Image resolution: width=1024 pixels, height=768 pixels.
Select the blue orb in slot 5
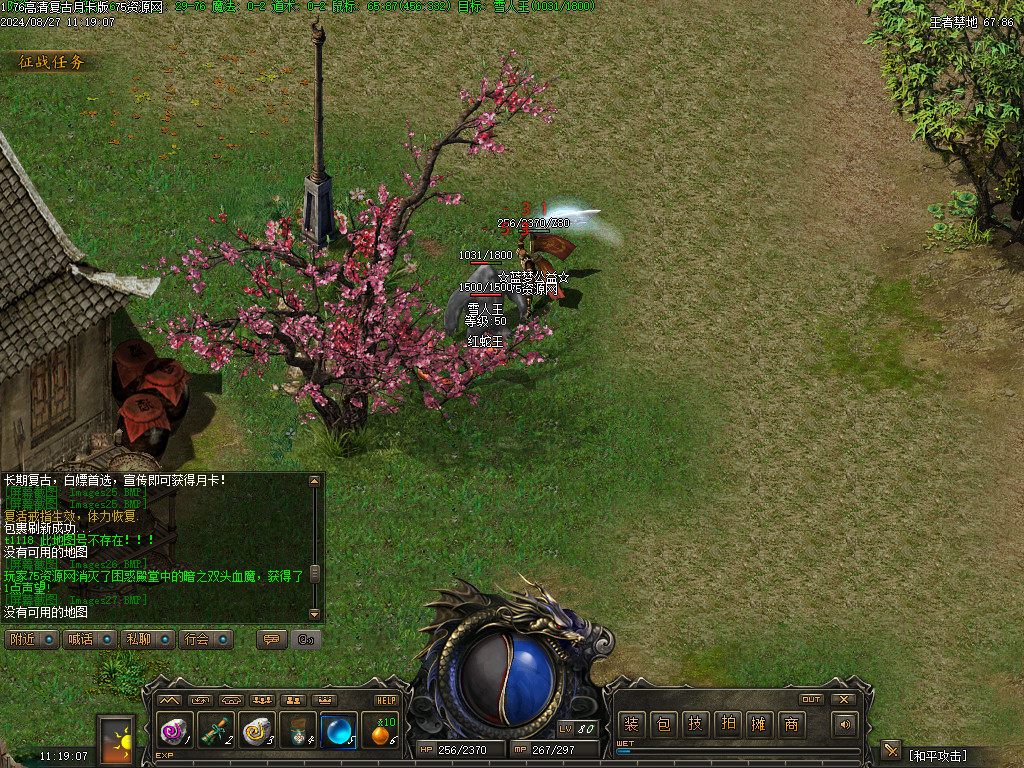338,732
